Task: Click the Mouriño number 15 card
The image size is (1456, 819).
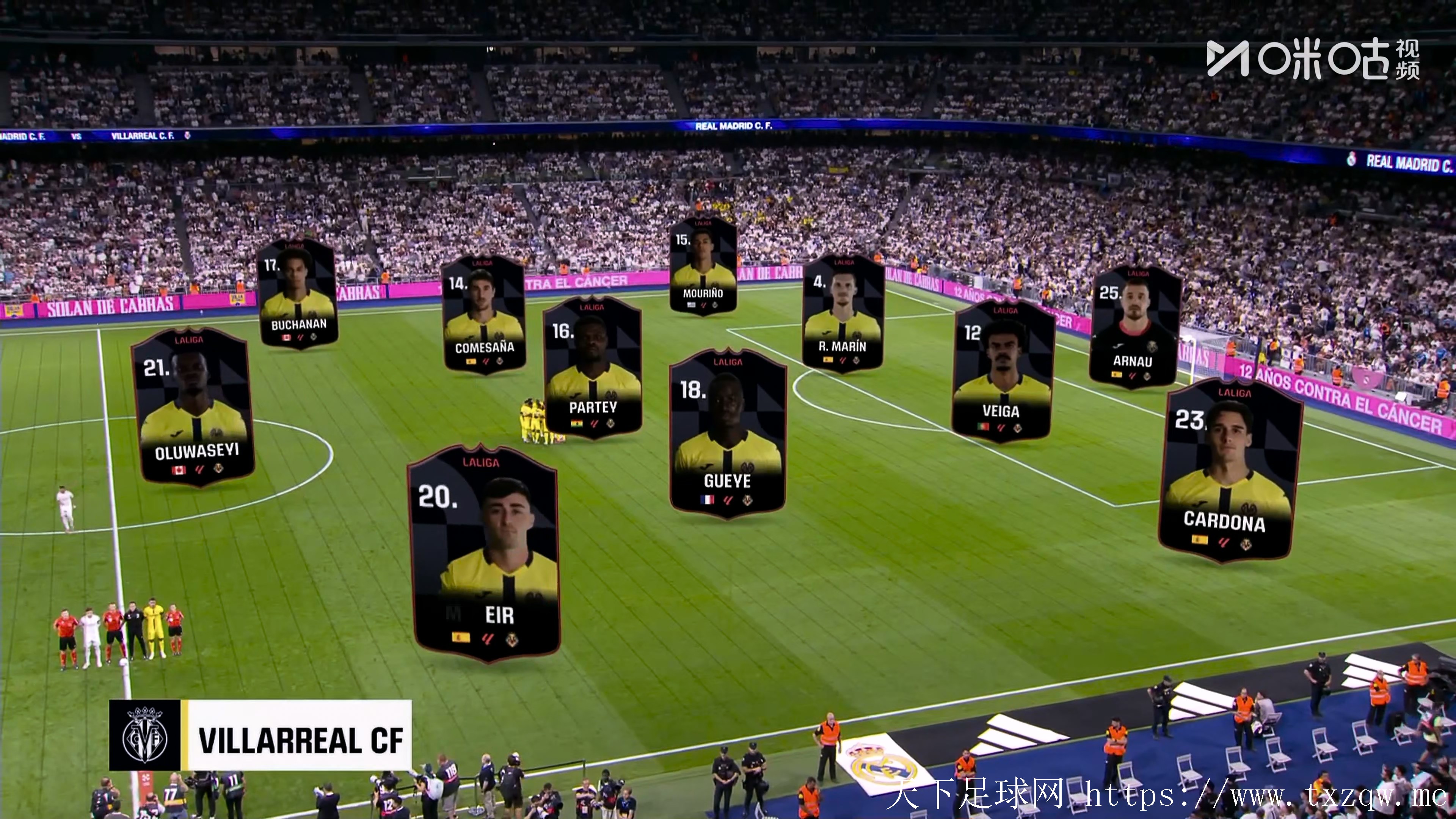Action: pos(703,266)
